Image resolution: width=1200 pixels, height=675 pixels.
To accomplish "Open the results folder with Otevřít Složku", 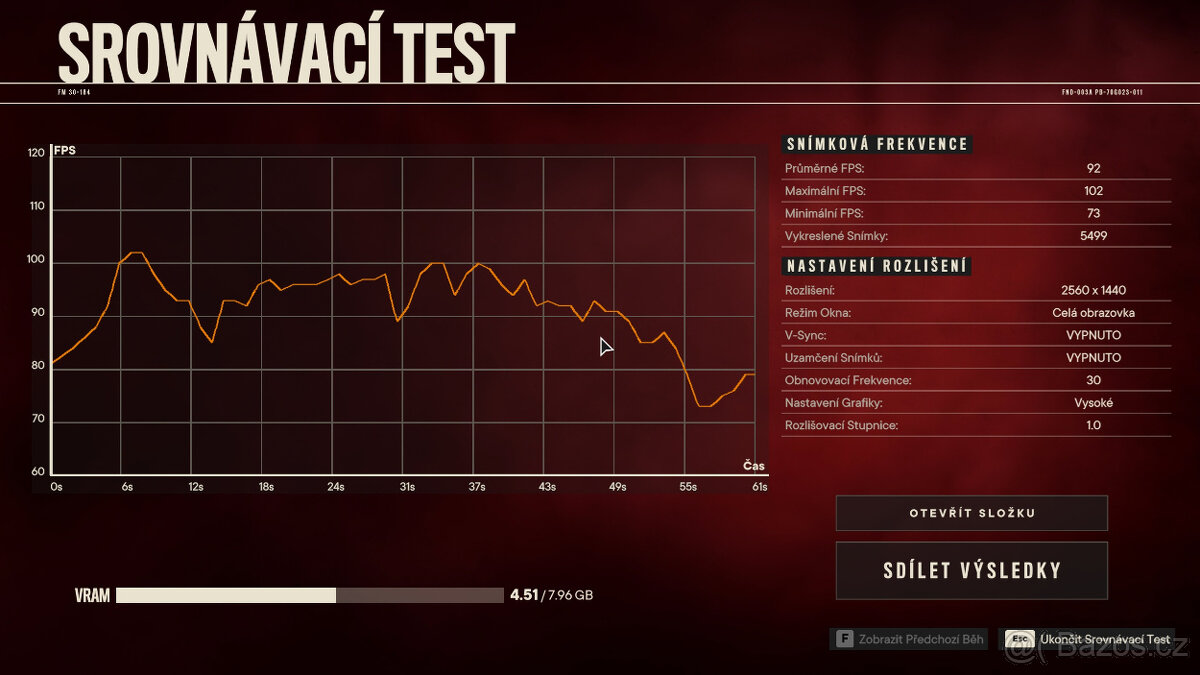I will pos(971,513).
